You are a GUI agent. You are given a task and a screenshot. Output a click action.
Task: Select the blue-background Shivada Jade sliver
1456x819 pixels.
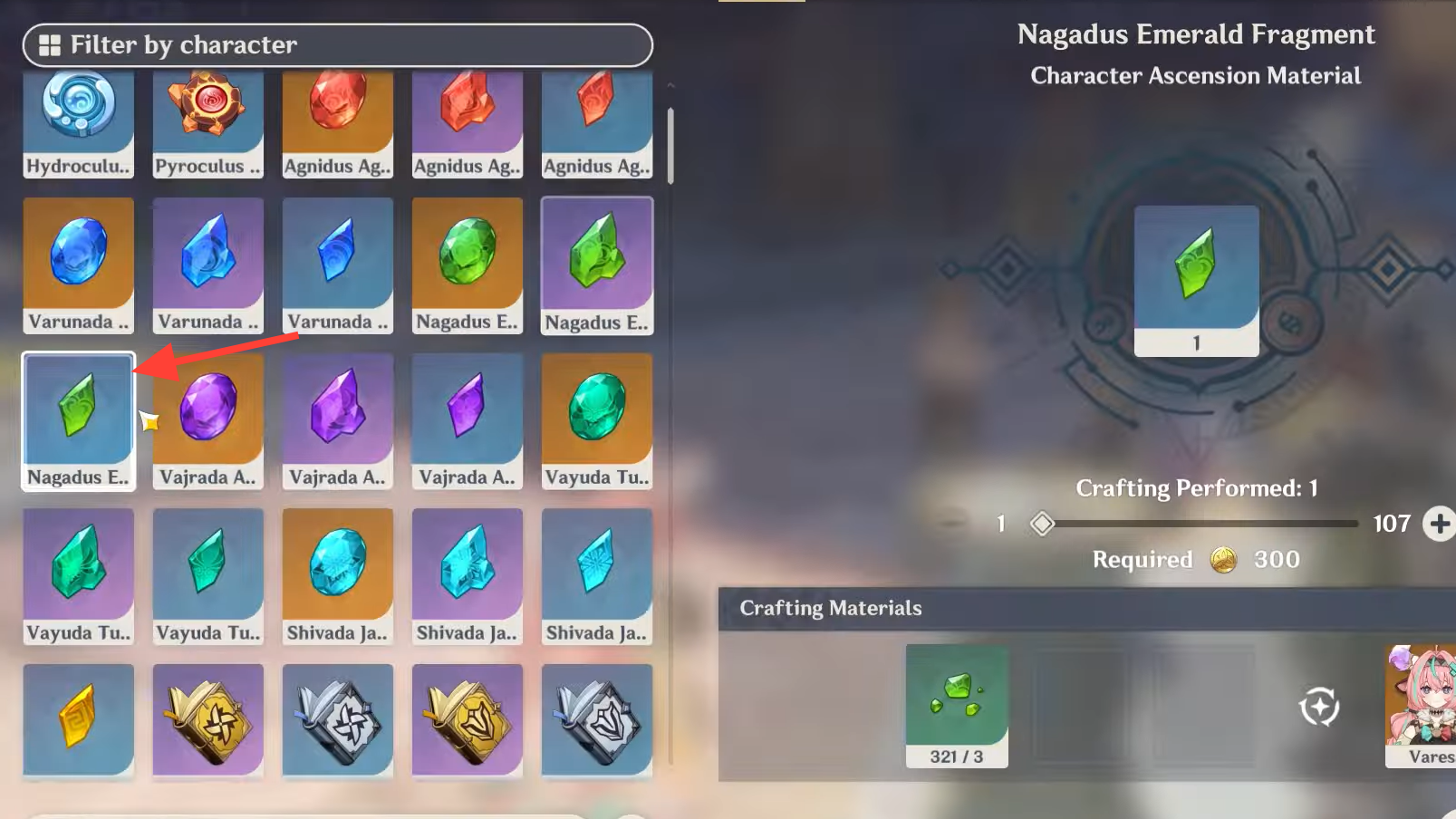click(x=597, y=576)
